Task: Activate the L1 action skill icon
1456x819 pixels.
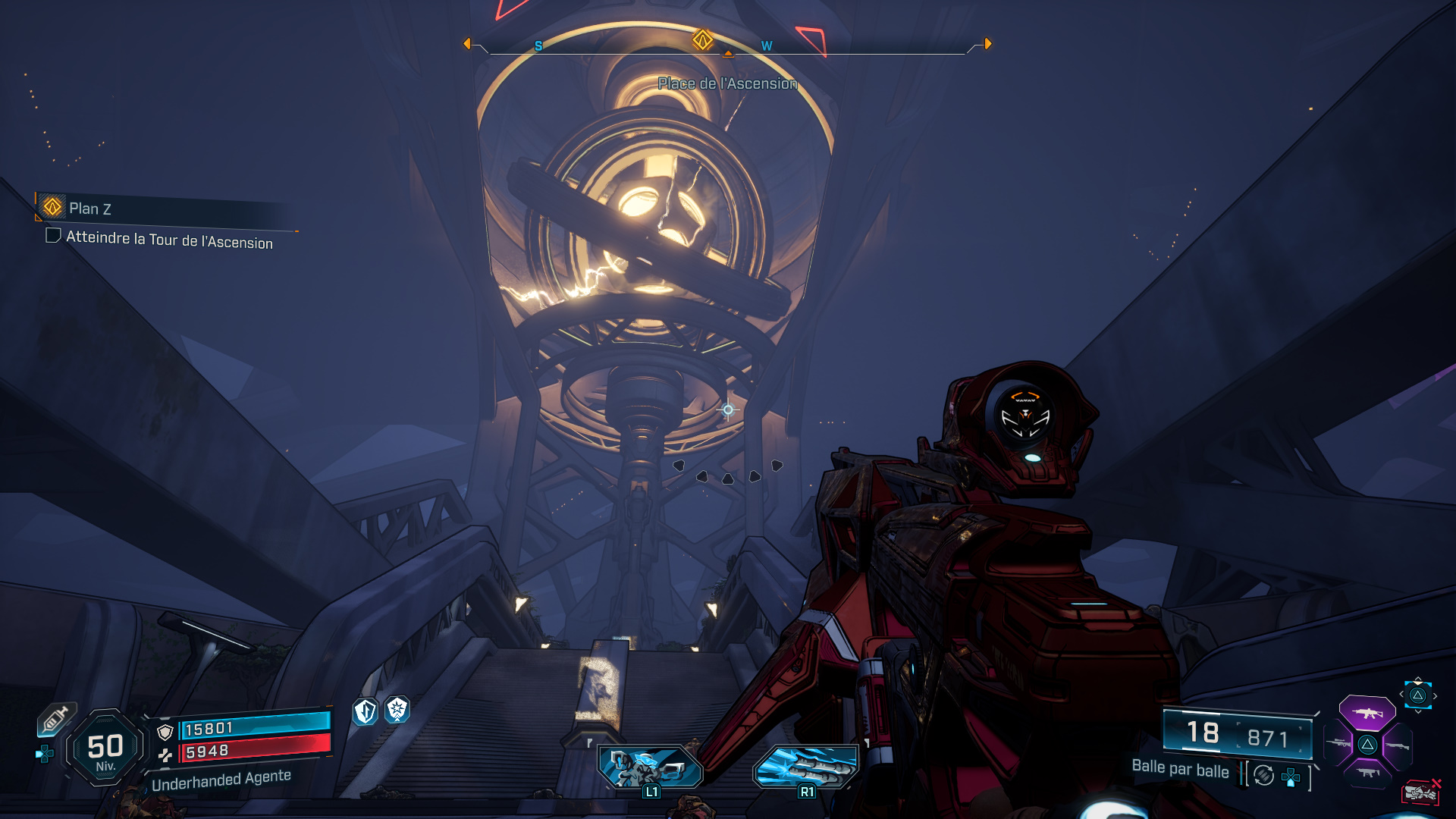Action: [x=651, y=768]
